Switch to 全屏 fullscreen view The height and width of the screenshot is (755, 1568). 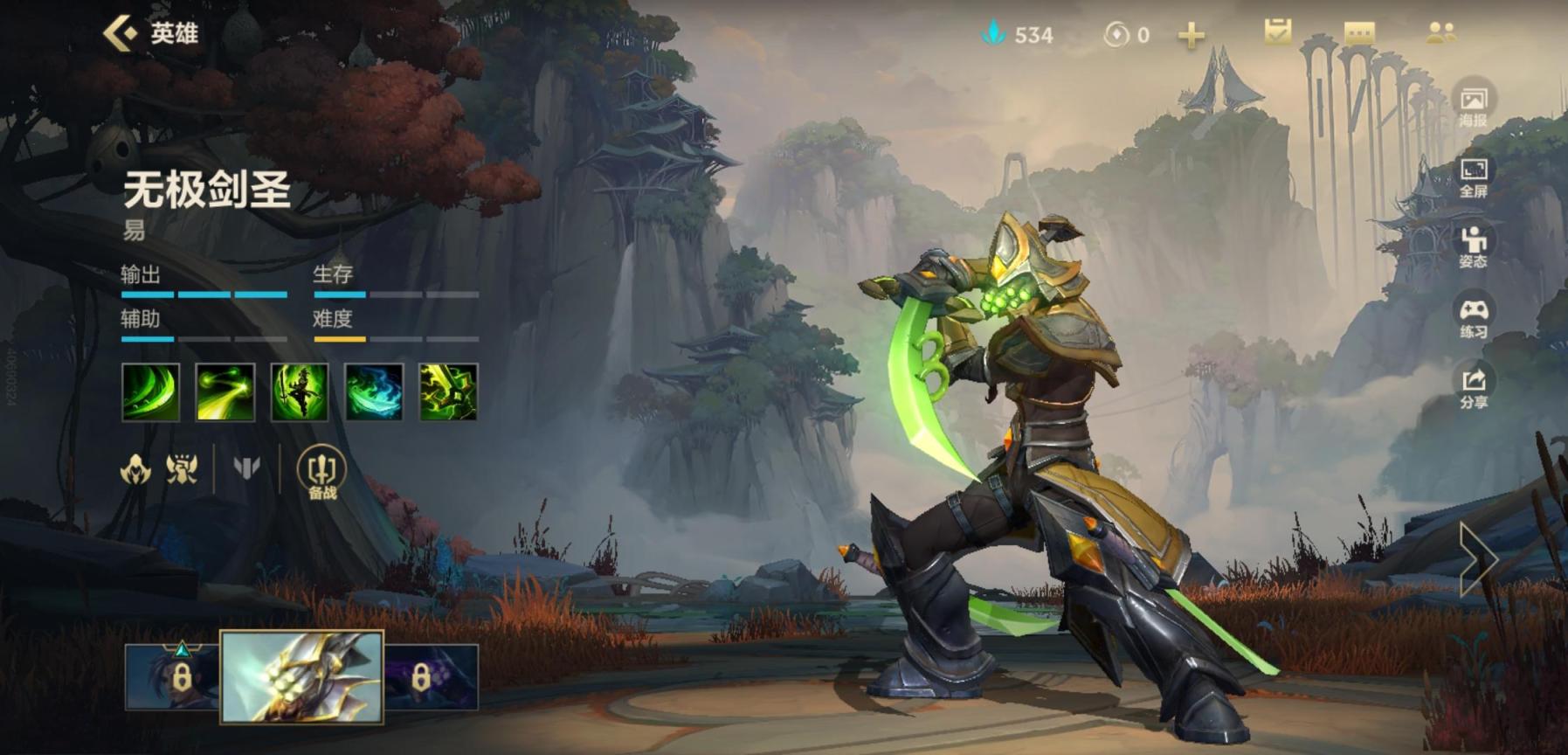[1473, 177]
